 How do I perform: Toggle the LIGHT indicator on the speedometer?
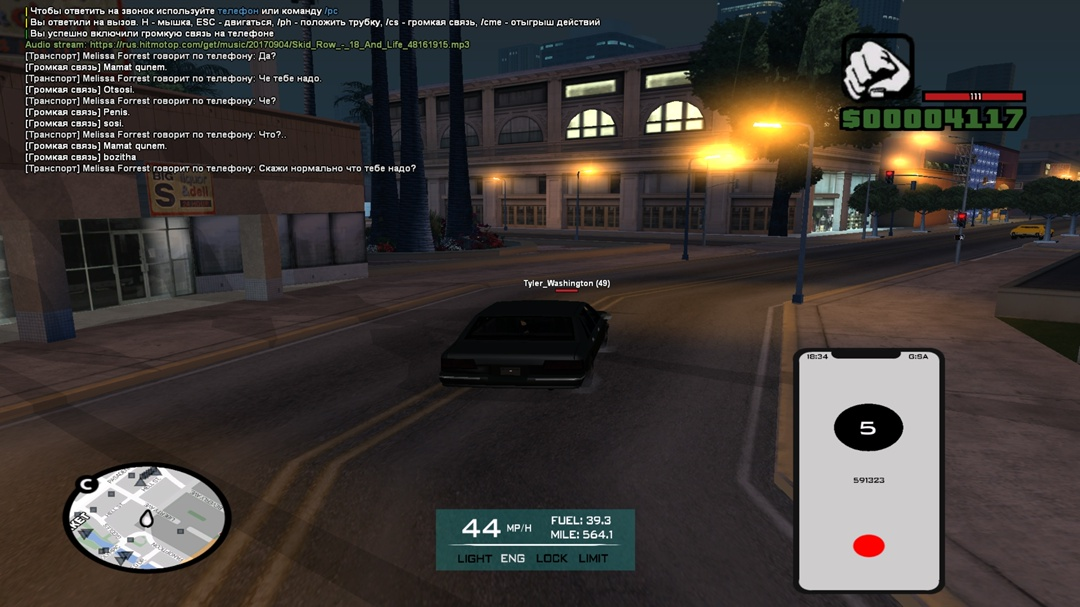(x=474, y=559)
